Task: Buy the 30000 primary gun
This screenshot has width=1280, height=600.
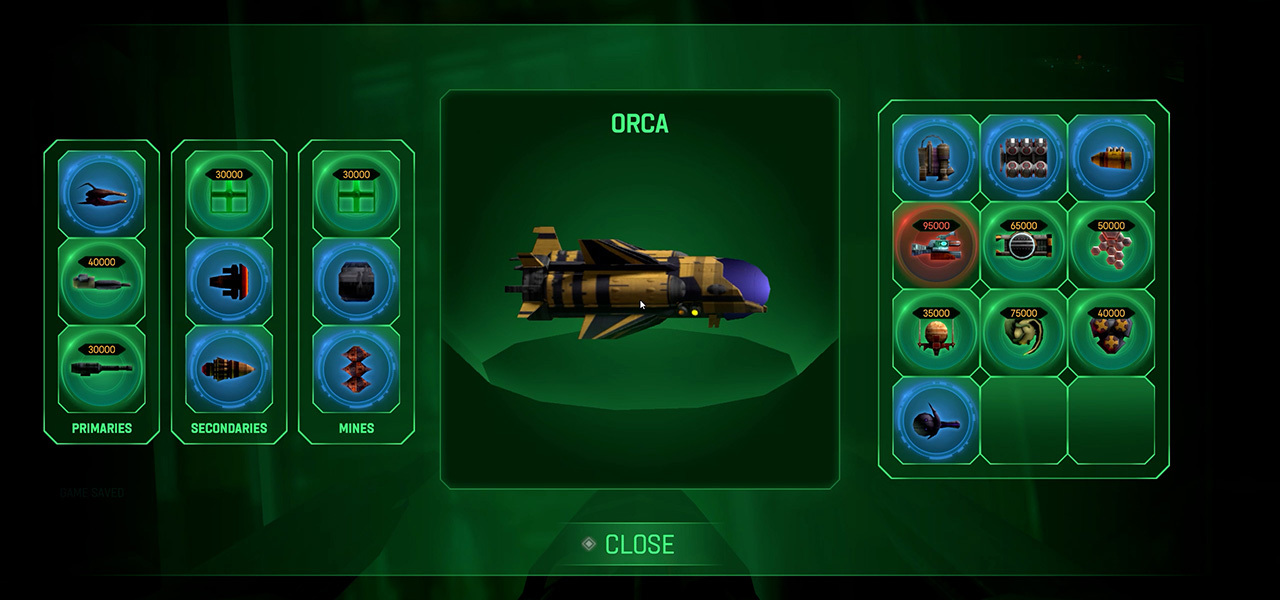Action: 101,369
